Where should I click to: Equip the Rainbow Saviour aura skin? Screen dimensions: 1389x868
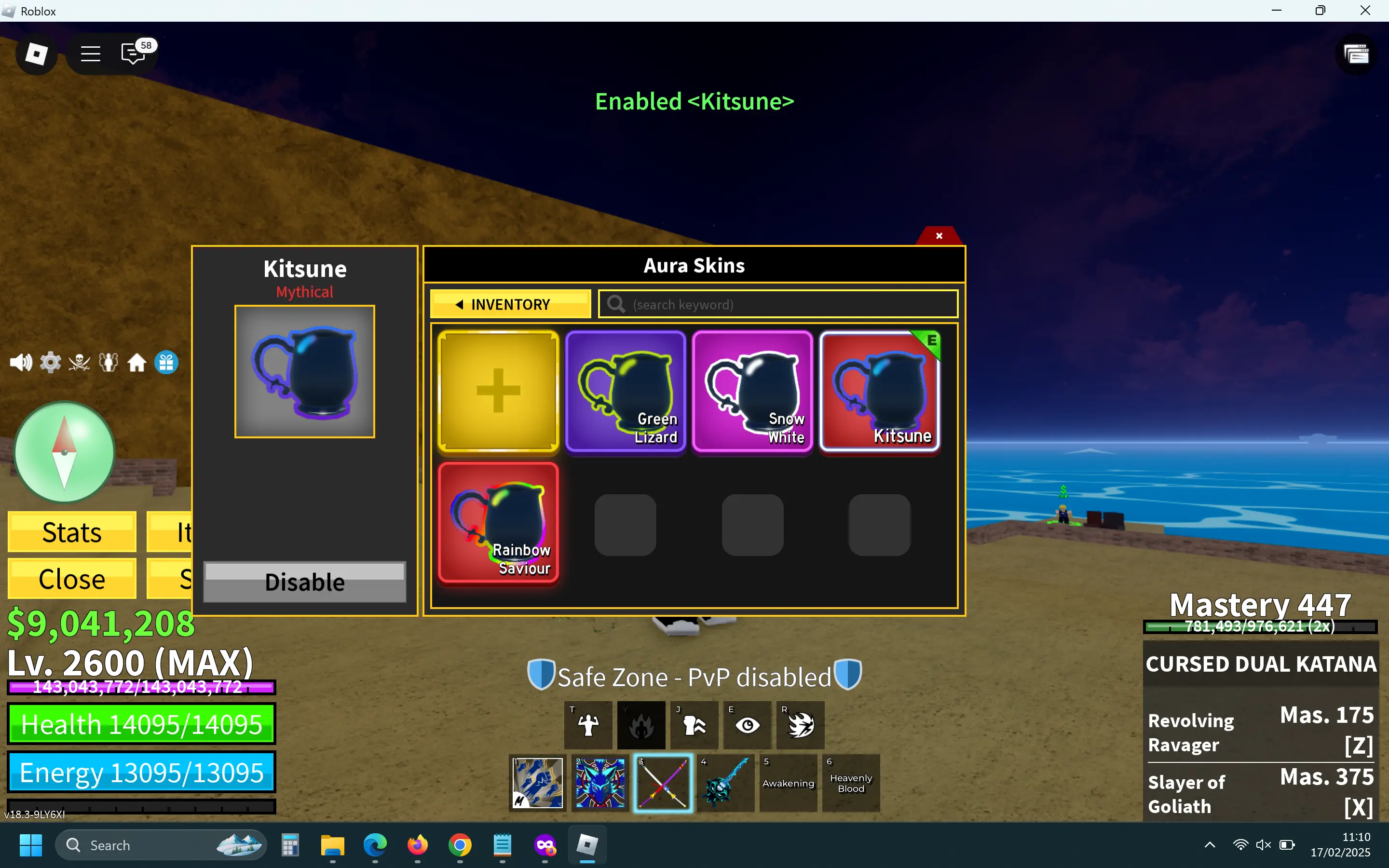pos(498,524)
